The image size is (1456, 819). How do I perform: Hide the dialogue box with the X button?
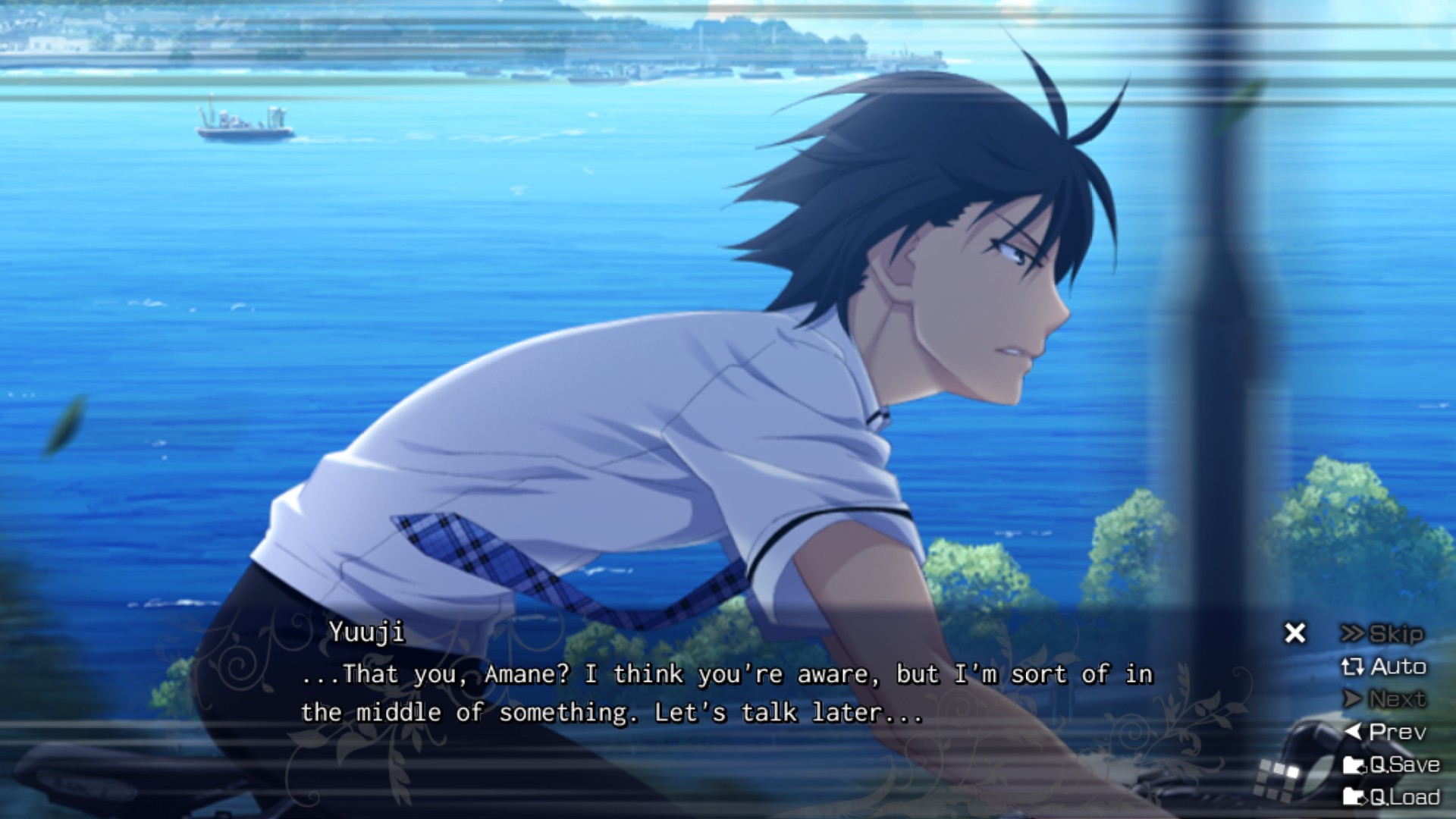pos(1295,633)
